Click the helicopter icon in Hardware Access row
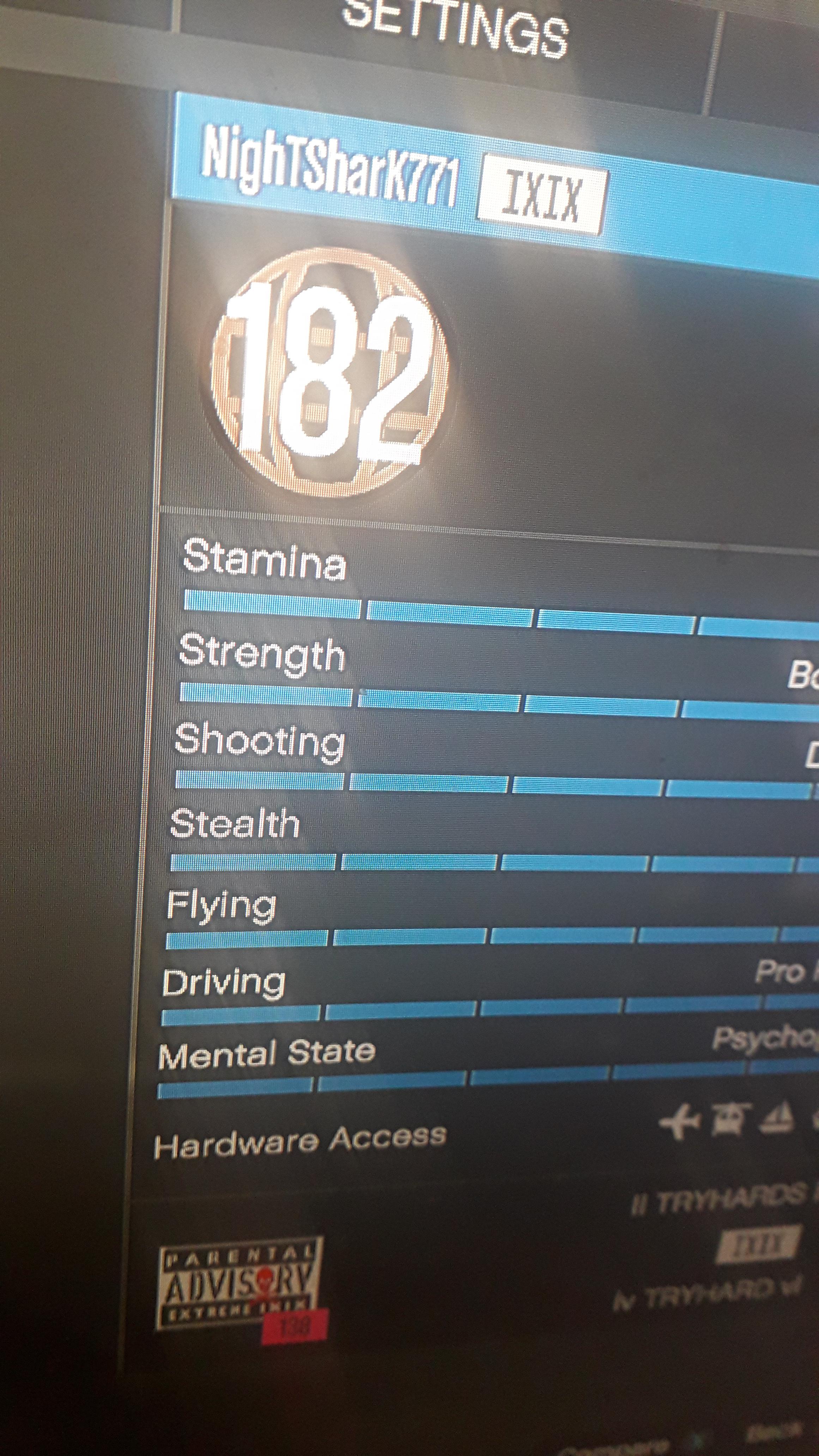Image resolution: width=819 pixels, height=1456 pixels. (x=727, y=1119)
